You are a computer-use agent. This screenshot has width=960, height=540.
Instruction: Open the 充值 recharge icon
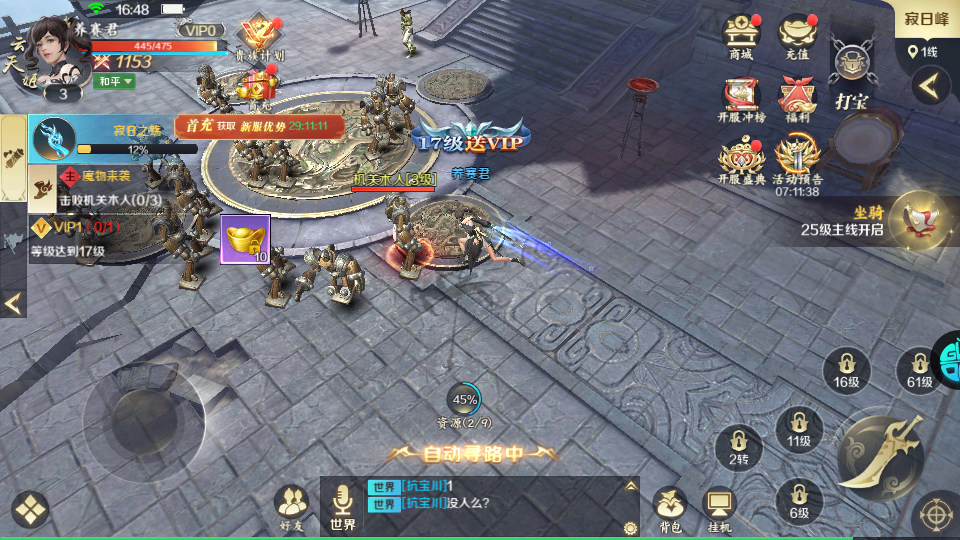[x=797, y=36]
